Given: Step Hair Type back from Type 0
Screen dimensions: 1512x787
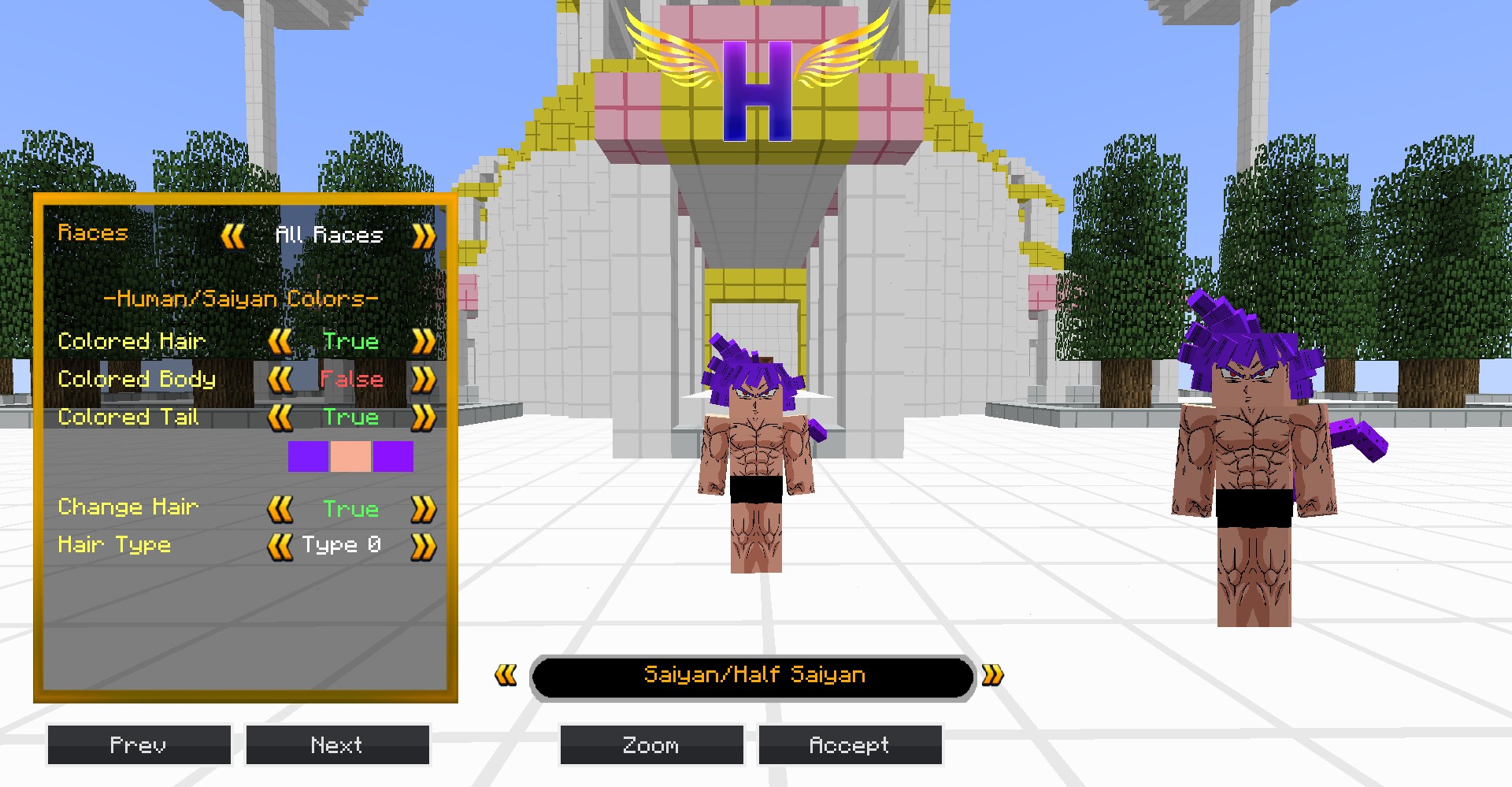Looking at the screenshot, I should [280, 546].
